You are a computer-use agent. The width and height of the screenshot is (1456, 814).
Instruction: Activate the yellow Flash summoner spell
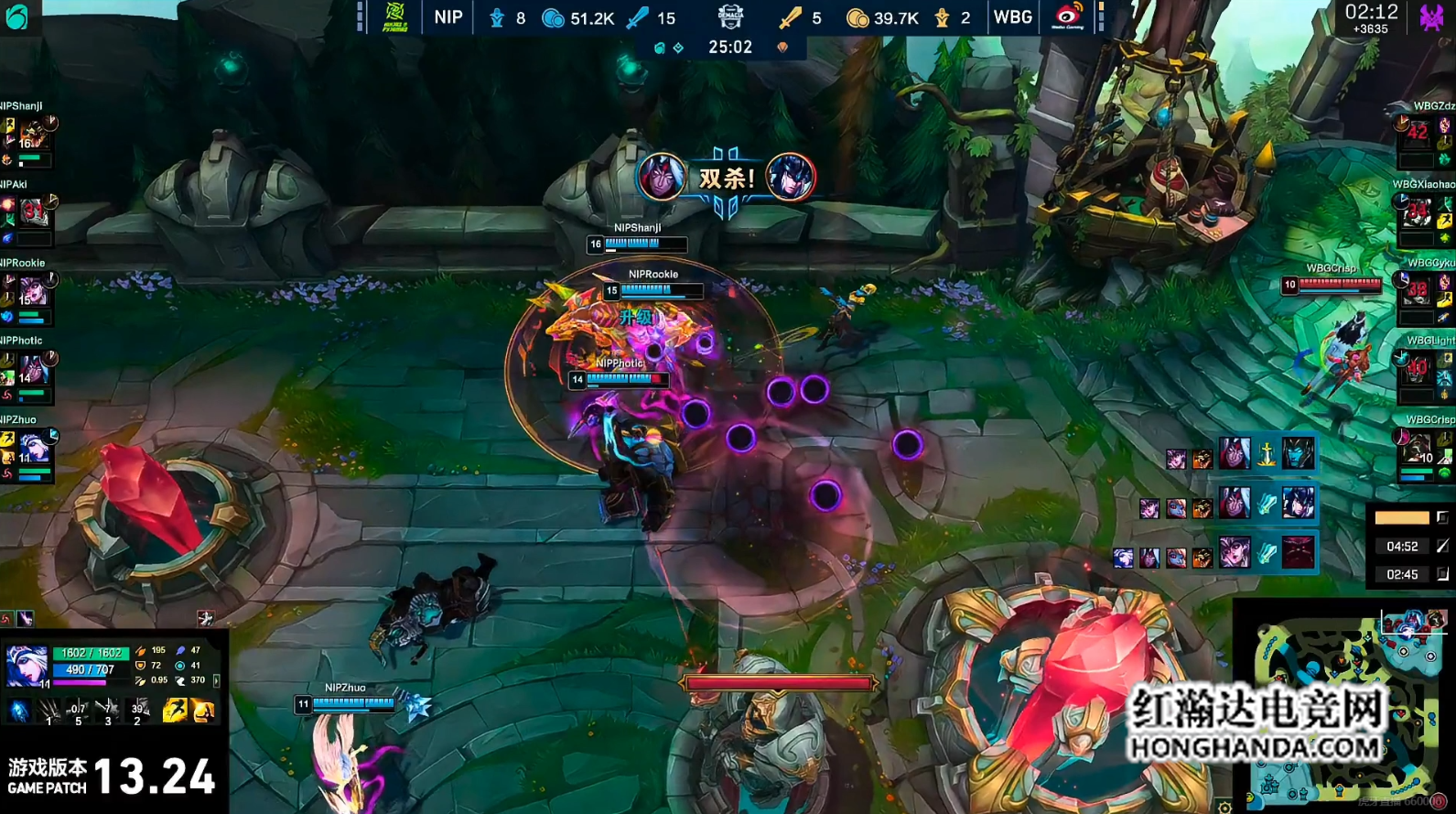click(174, 710)
